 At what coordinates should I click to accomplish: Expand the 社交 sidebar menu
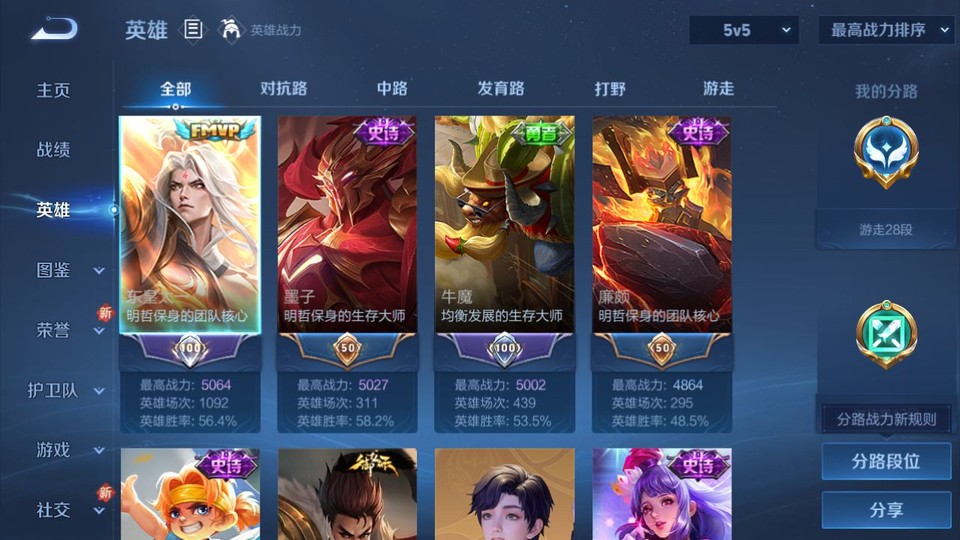coord(68,510)
